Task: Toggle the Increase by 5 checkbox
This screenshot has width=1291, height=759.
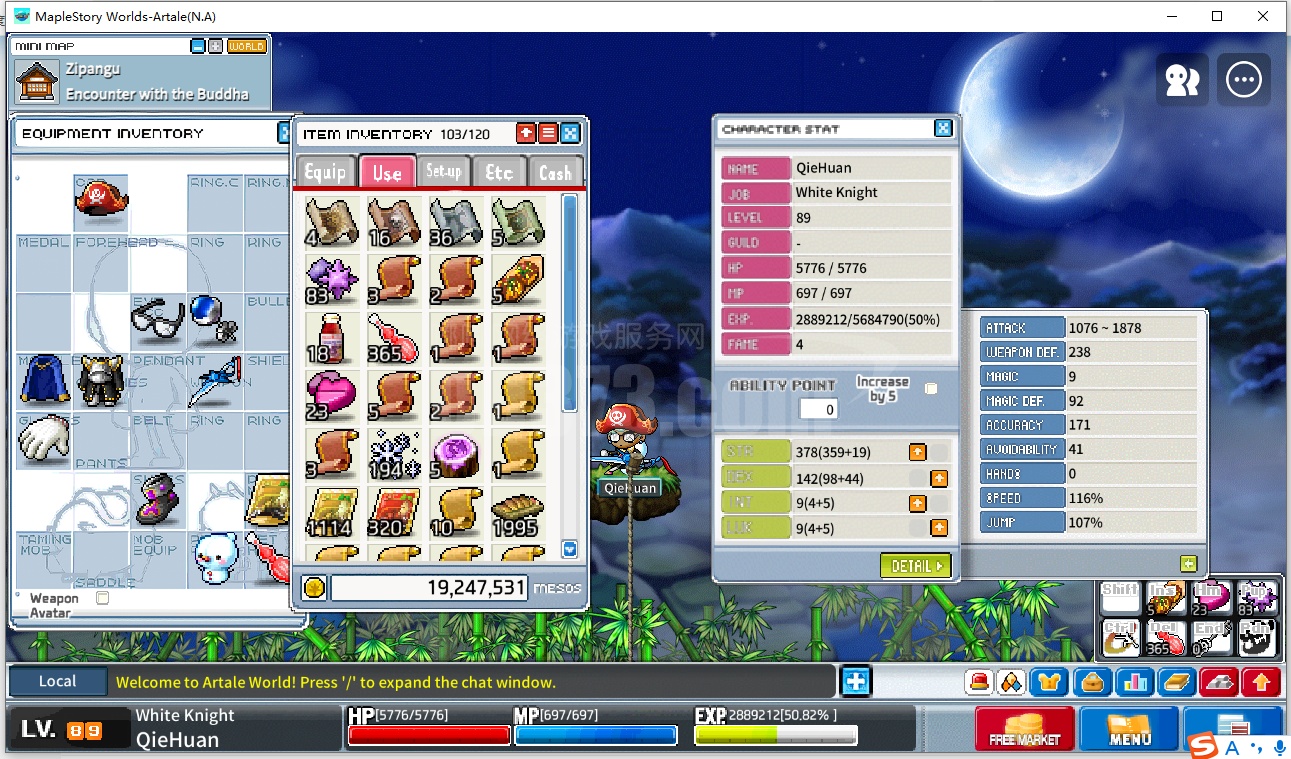Action: (931, 388)
